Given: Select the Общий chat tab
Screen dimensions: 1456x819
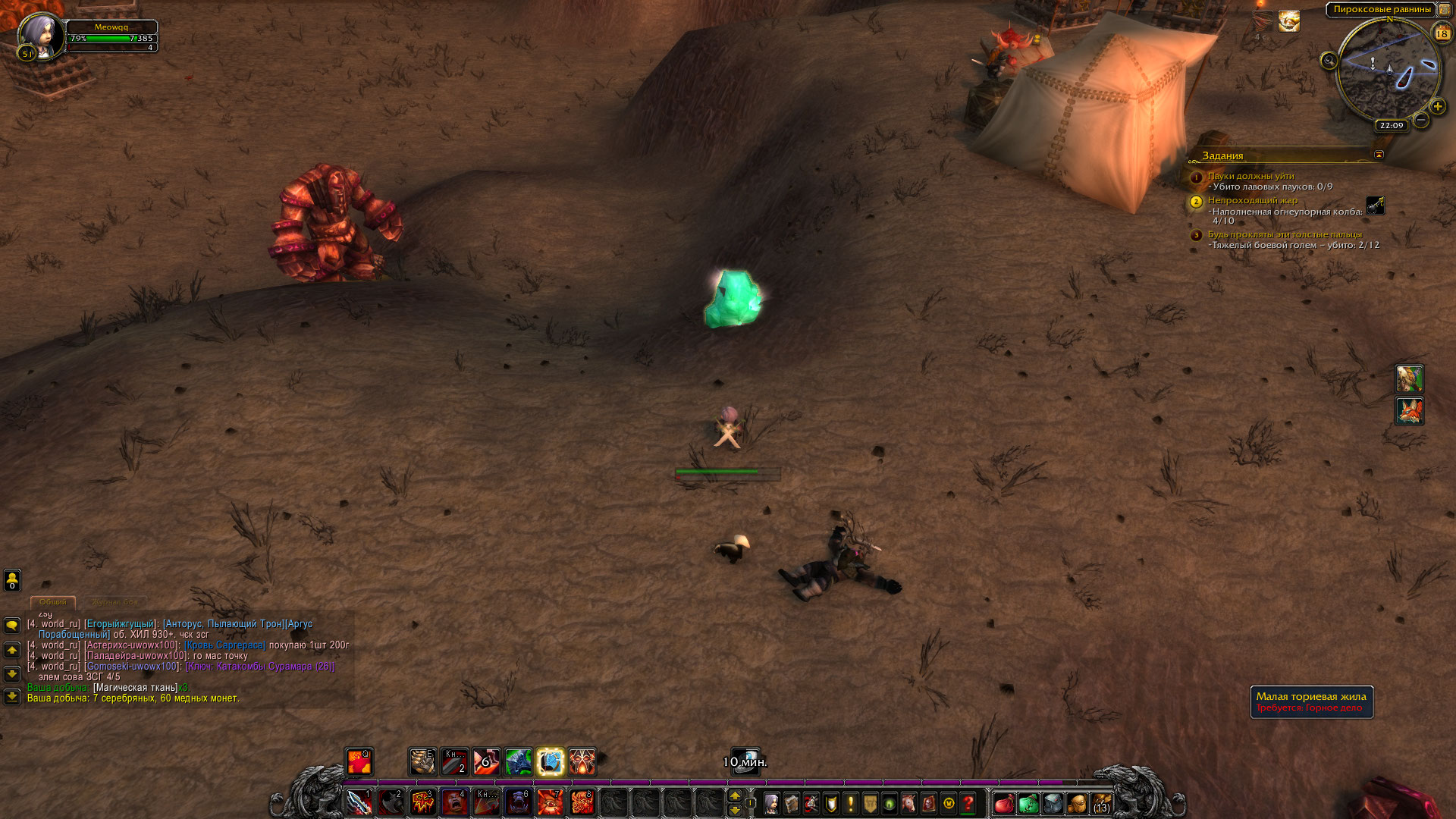Looking at the screenshot, I should pos(53,602).
